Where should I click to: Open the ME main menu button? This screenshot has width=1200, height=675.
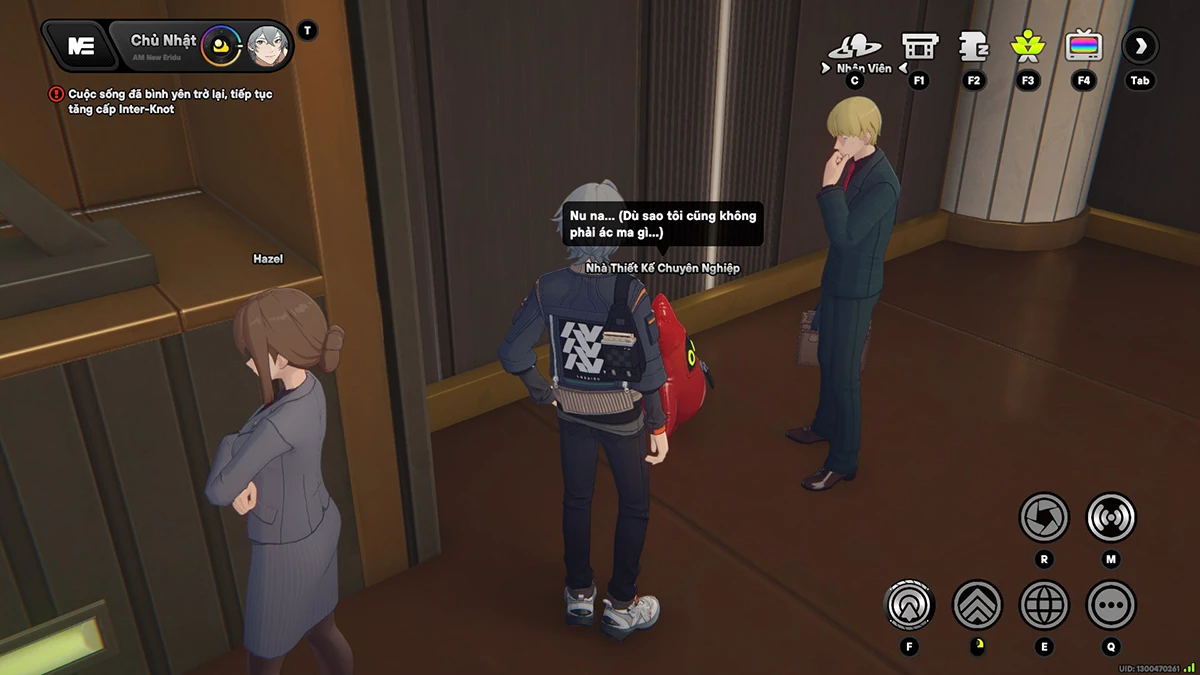point(80,46)
